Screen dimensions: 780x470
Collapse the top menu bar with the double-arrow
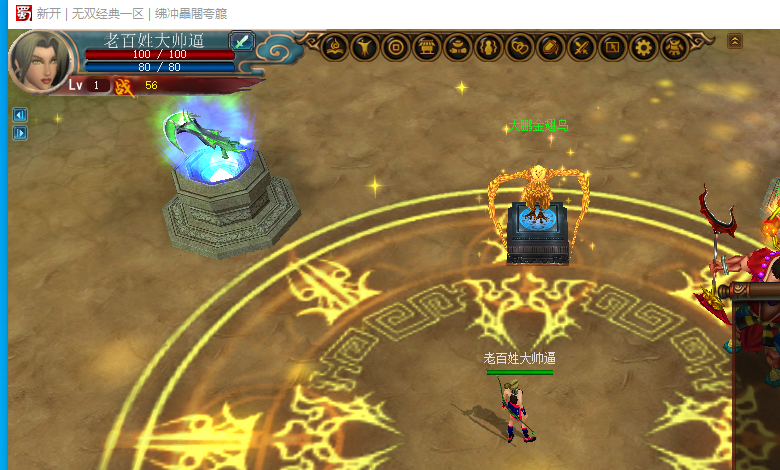(x=735, y=41)
